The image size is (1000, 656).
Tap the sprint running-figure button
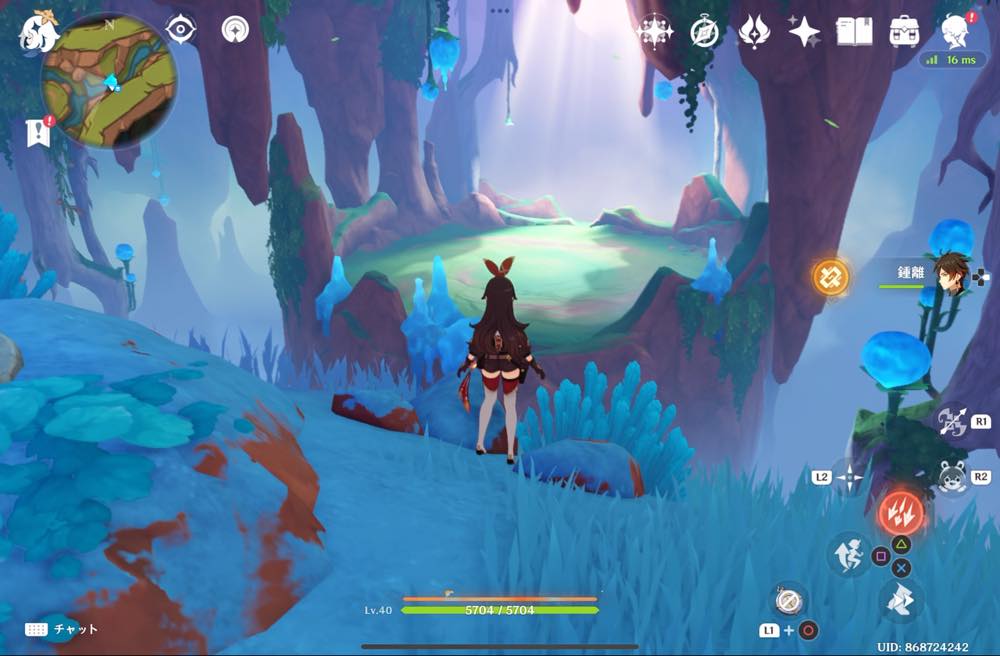(x=848, y=553)
